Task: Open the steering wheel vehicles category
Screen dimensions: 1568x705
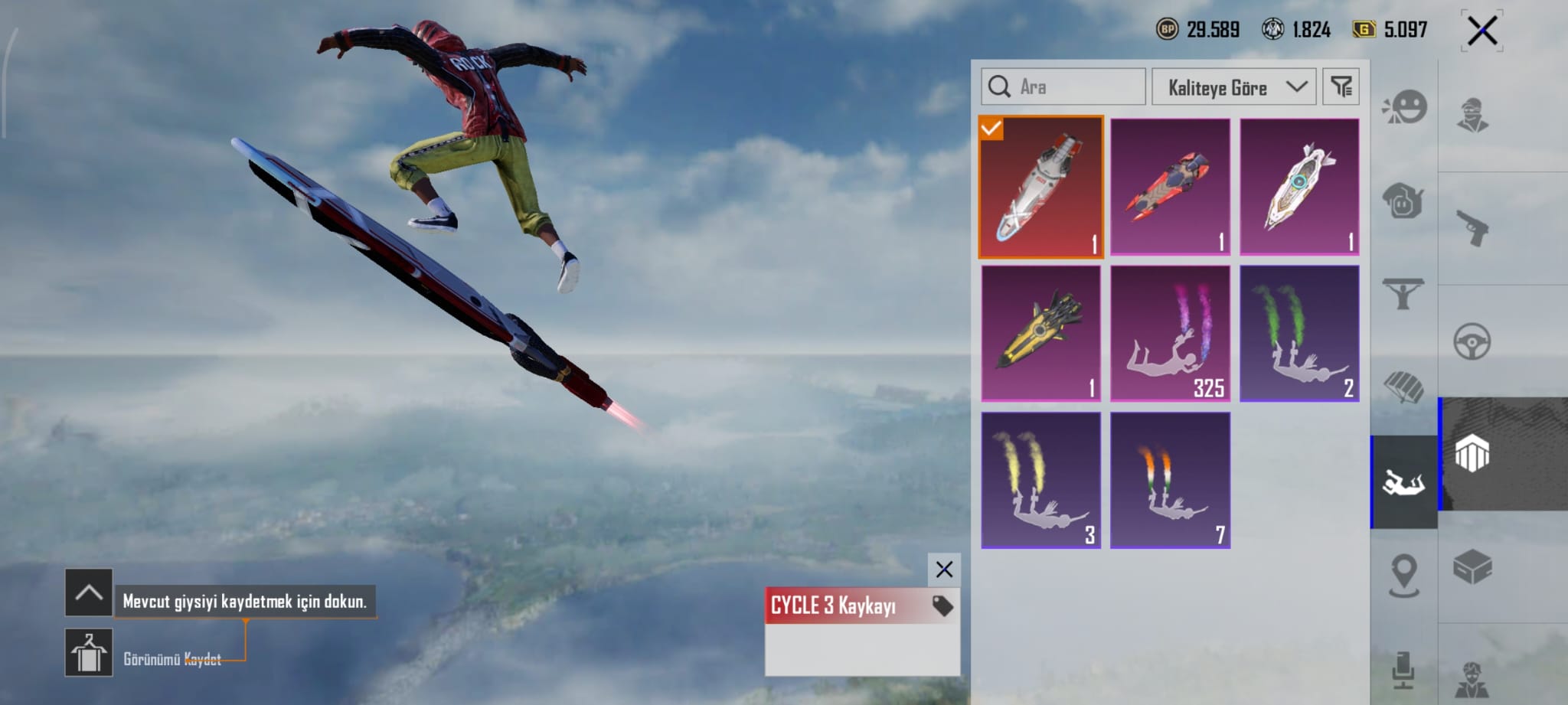Action: [x=1472, y=341]
